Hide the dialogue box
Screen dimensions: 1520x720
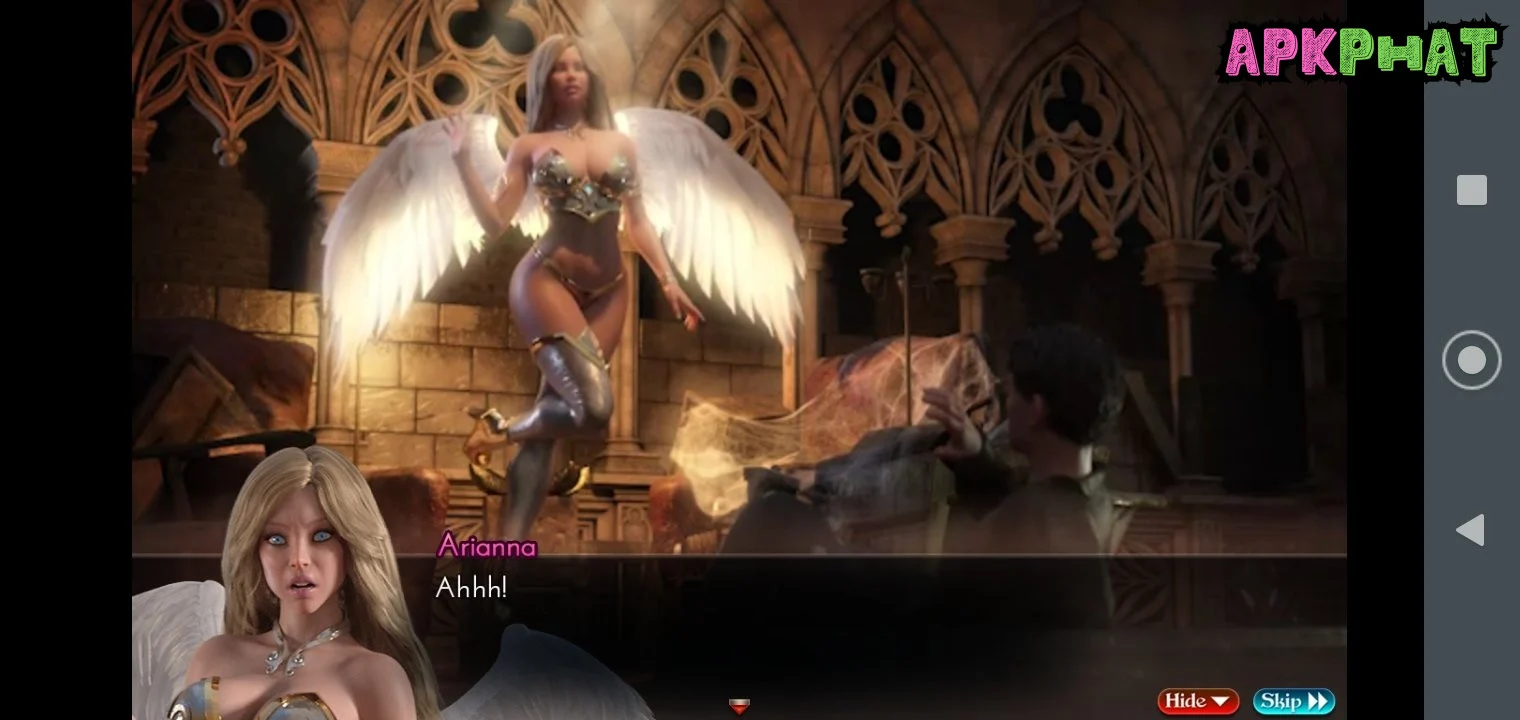tap(1198, 701)
